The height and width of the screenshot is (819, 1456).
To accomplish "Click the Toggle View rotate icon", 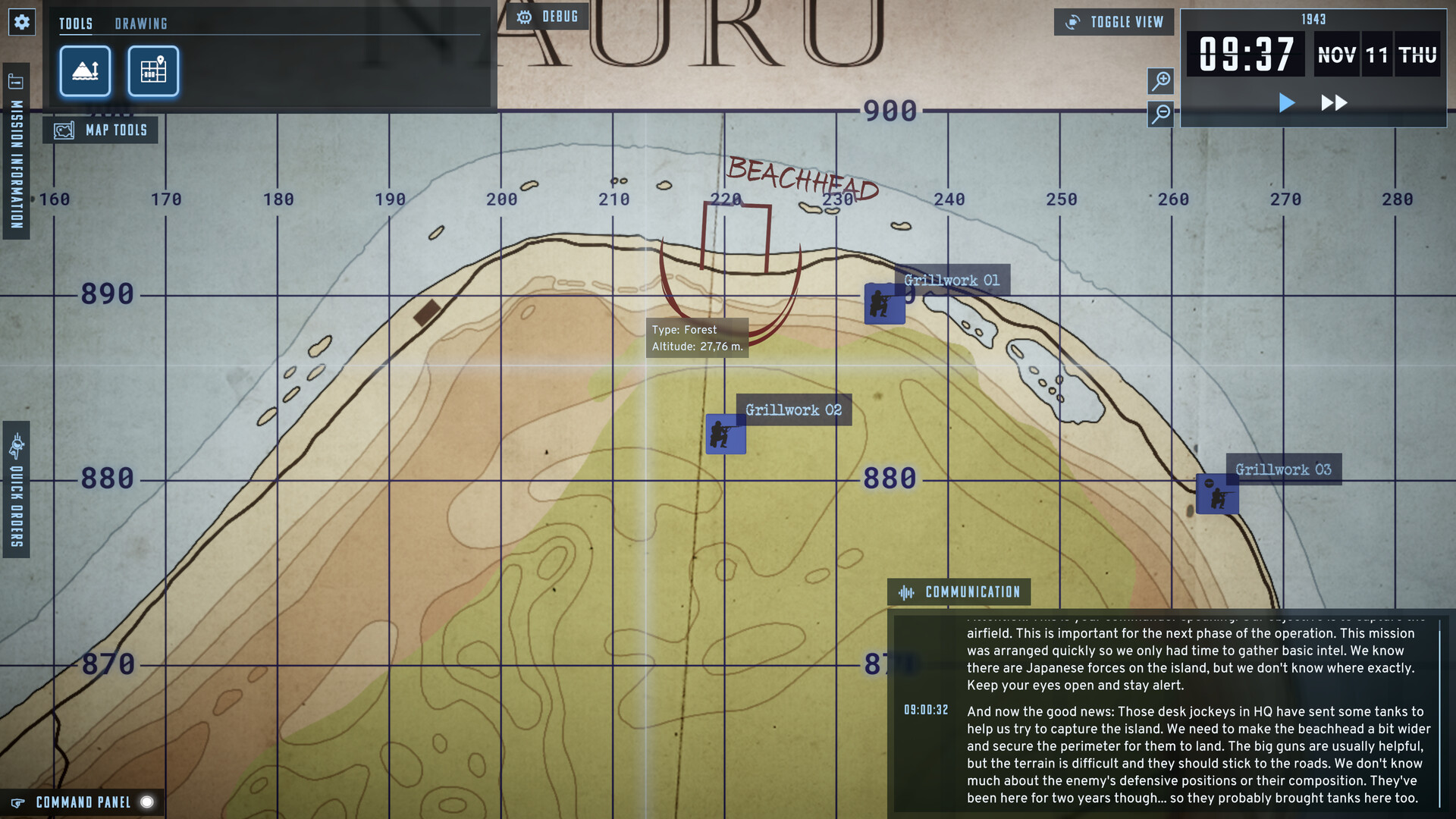I will pos(1074,22).
